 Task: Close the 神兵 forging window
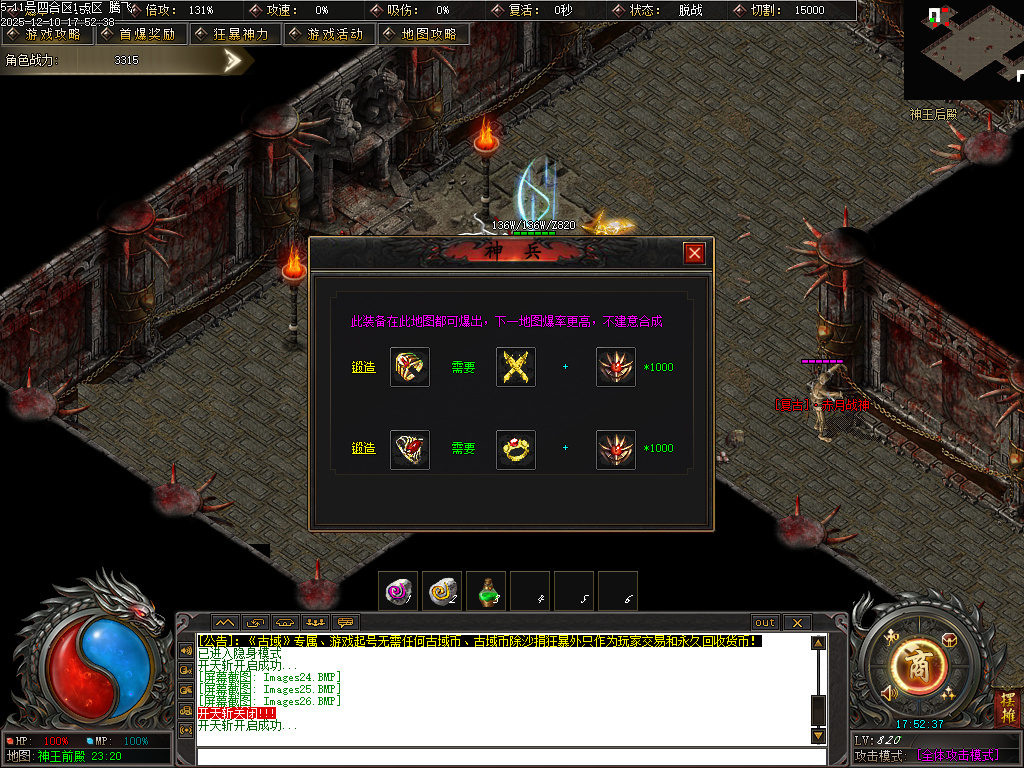pos(694,253)
